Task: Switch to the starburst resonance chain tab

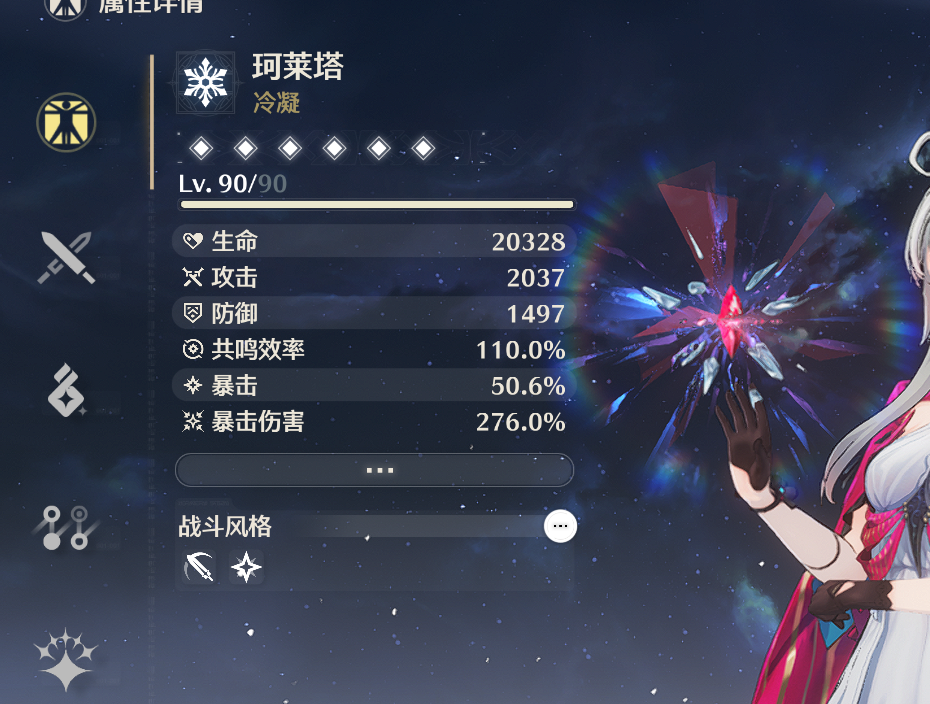Action: [66, 658]
